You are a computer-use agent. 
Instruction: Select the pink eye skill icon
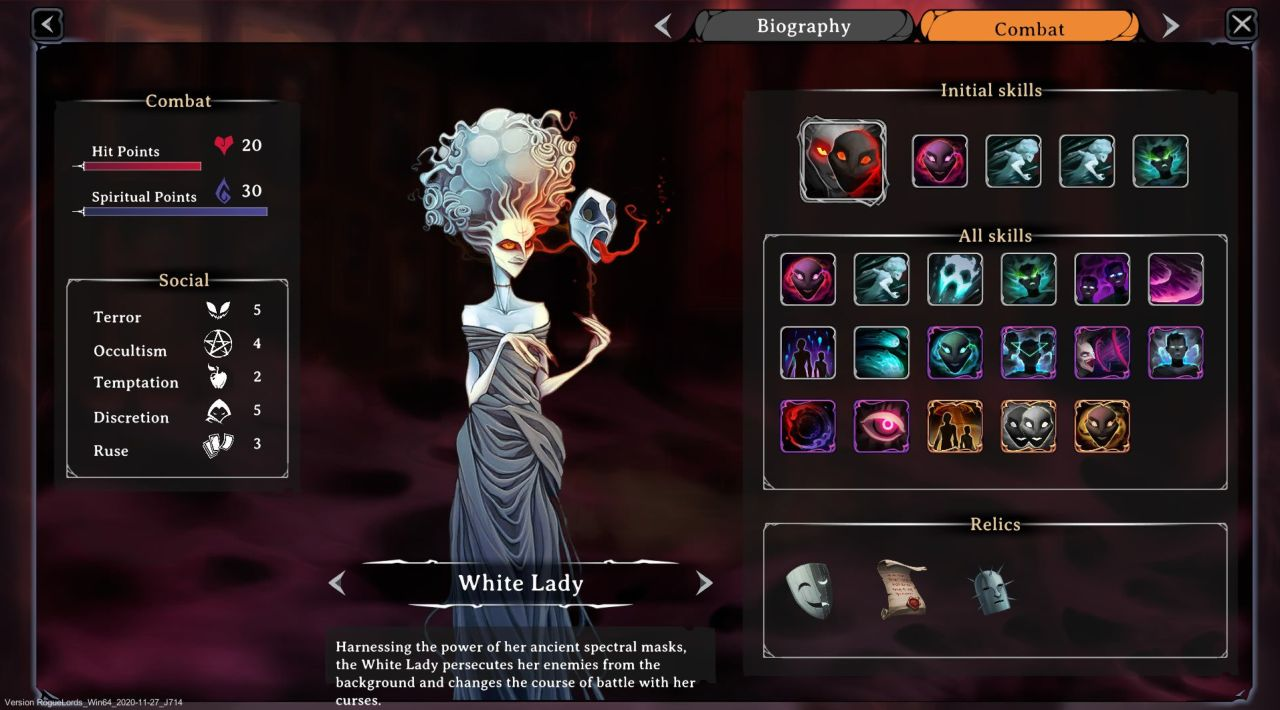point(881,426)
